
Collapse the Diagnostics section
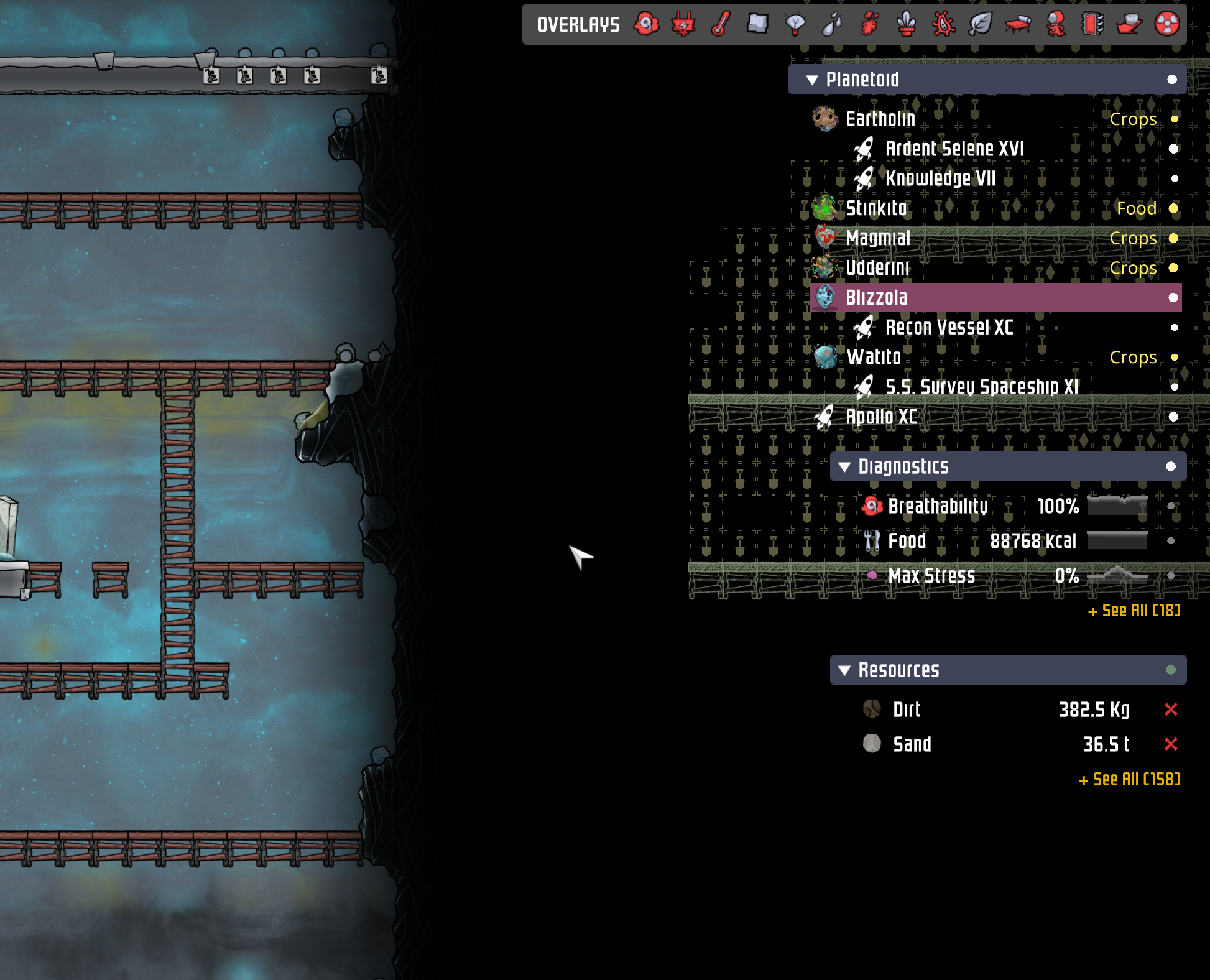point(846,466)
